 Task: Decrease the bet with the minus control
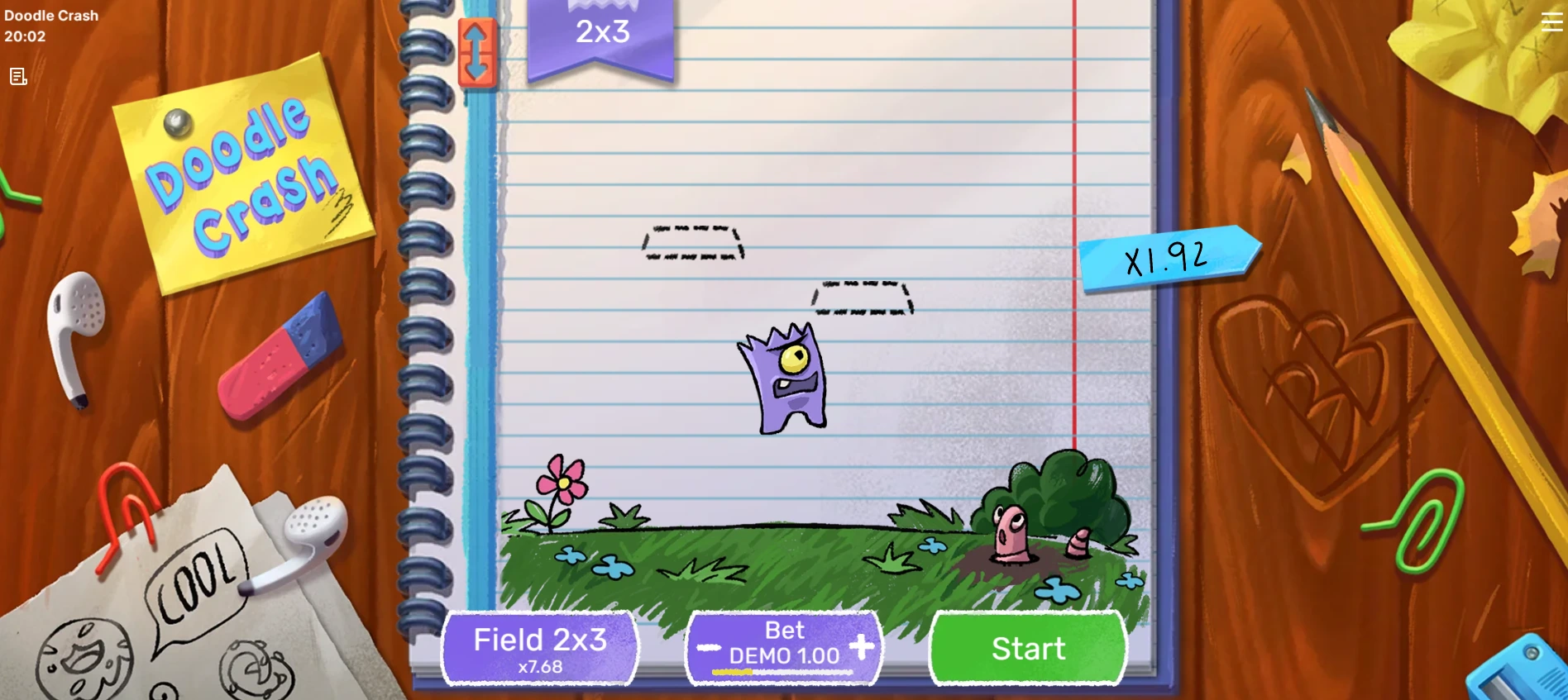(708, 649)
